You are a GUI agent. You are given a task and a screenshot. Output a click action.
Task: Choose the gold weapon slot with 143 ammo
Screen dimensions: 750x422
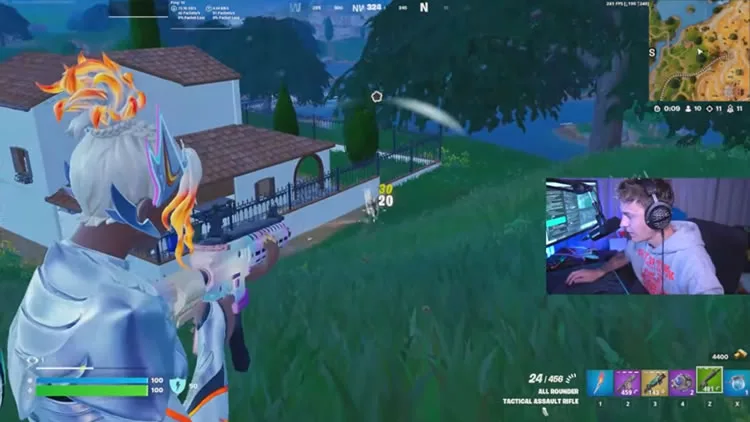click(x=655, y=383)
